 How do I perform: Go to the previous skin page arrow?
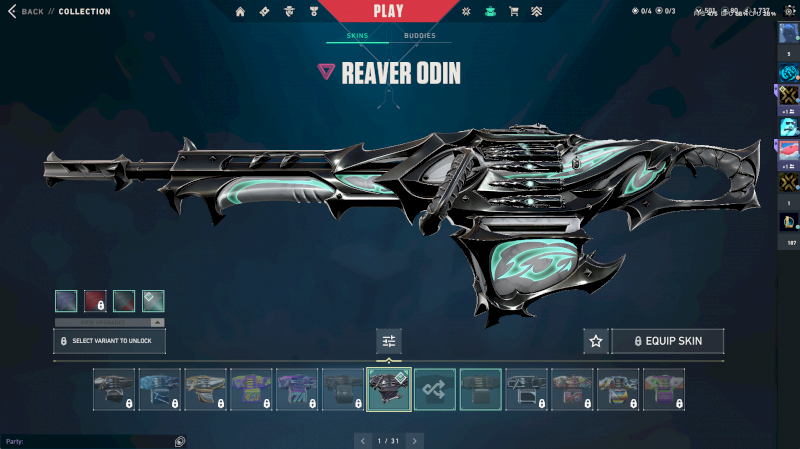click(363, 440)
